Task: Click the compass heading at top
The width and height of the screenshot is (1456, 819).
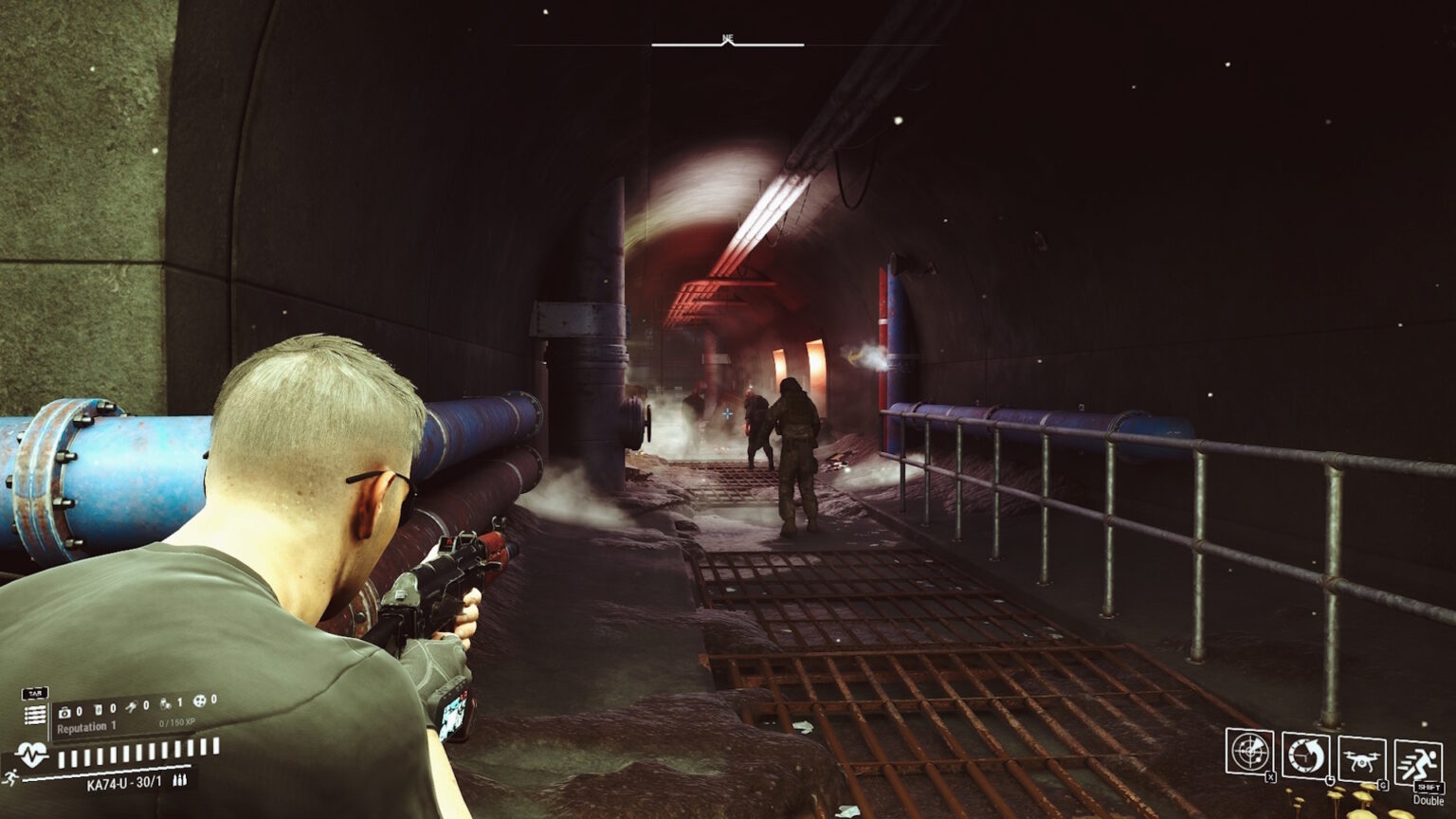Action: (727, 40)
